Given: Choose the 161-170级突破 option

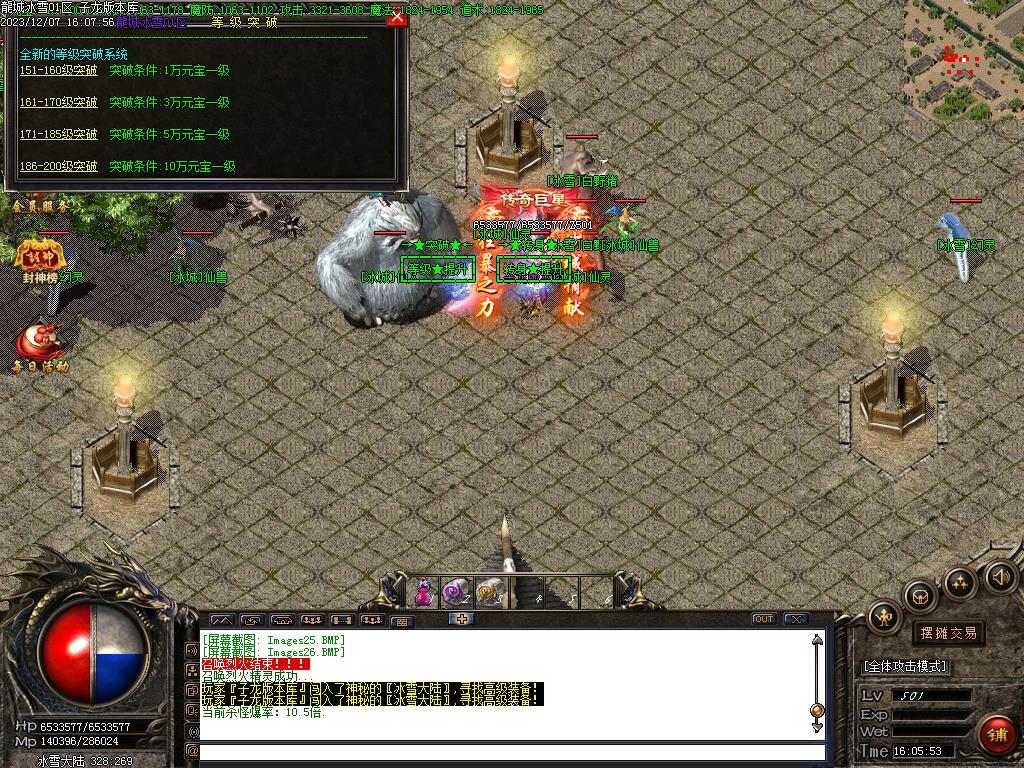Looking at the screenshot, I should pyautogui.click(x=59, y=103).
